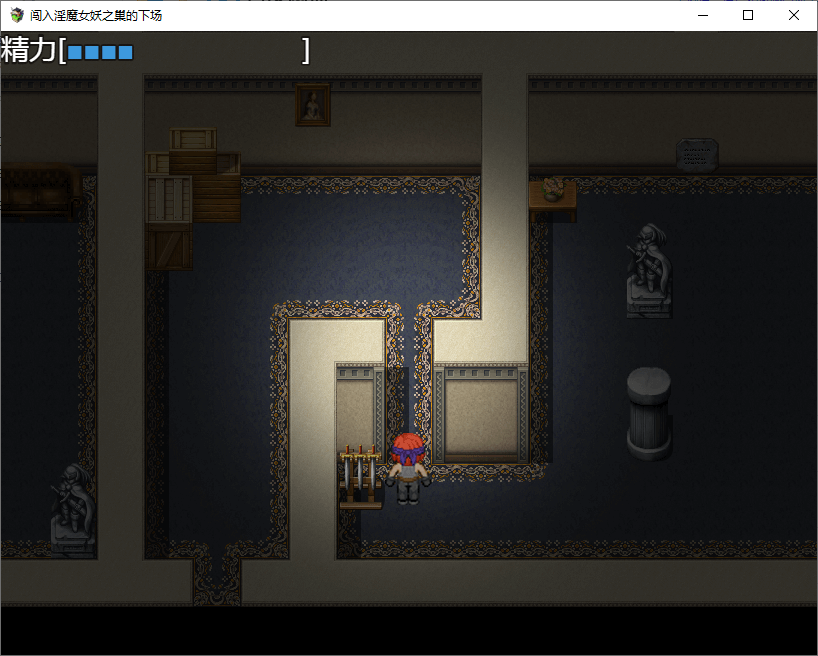The image size is (818, 656).
Task: Close the game window
Action: point(793,15)
